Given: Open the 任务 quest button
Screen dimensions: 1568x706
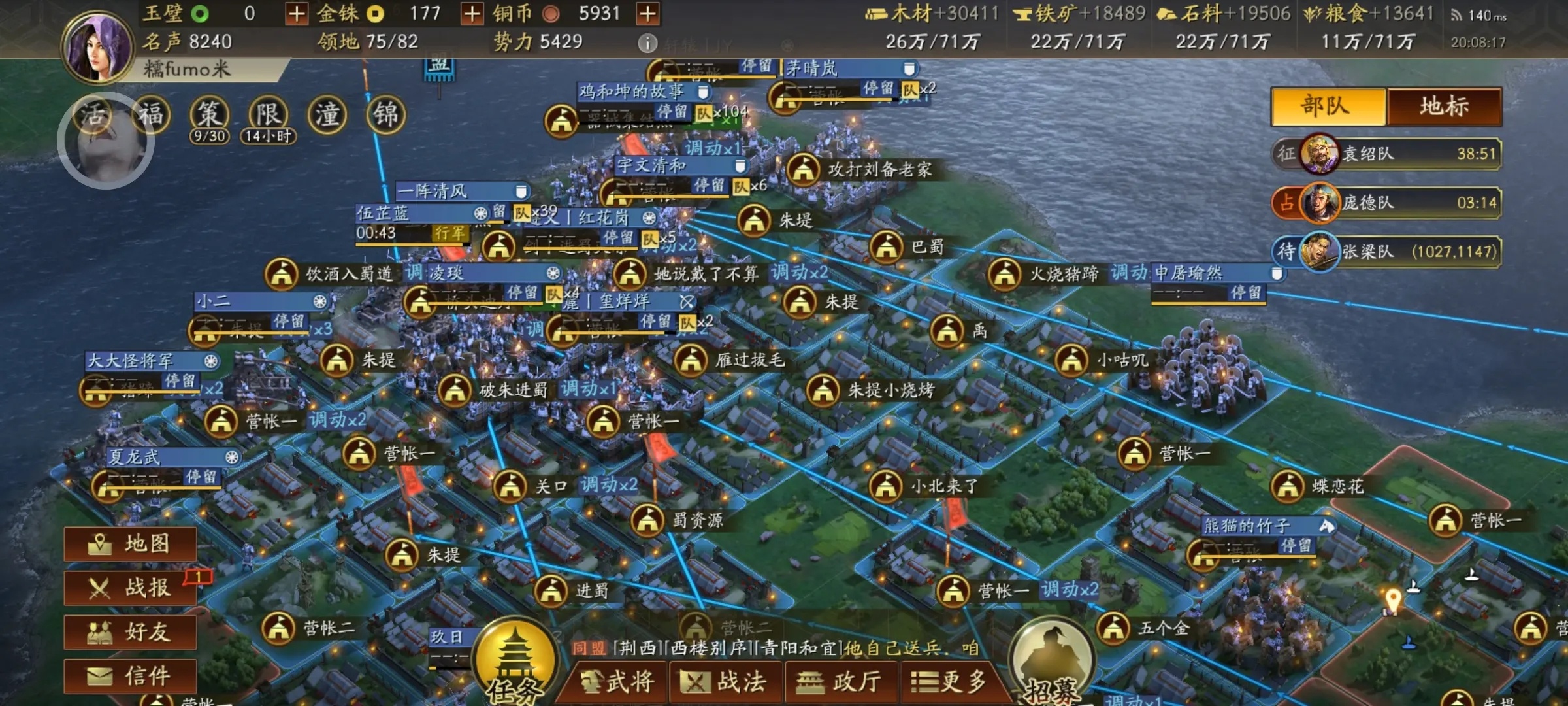Looking at the screenshot, I should tap(515, 660).
